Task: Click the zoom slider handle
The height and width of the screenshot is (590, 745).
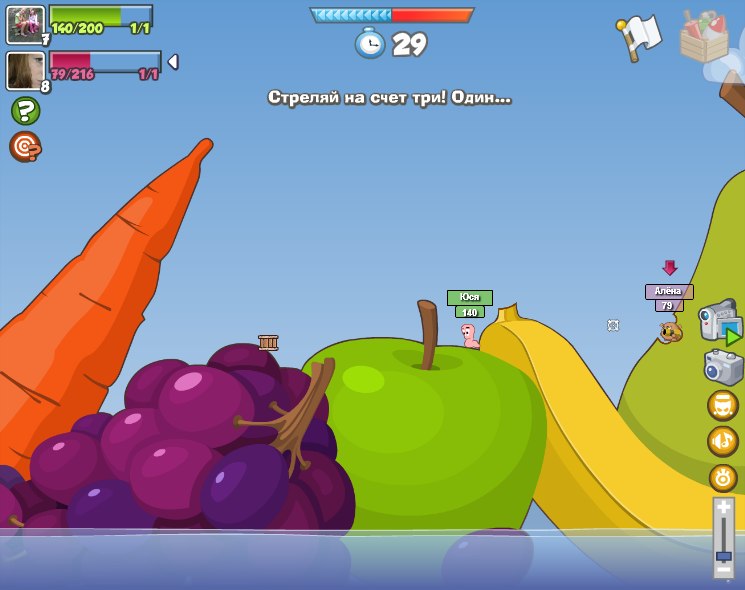Action: coord(724,555)
